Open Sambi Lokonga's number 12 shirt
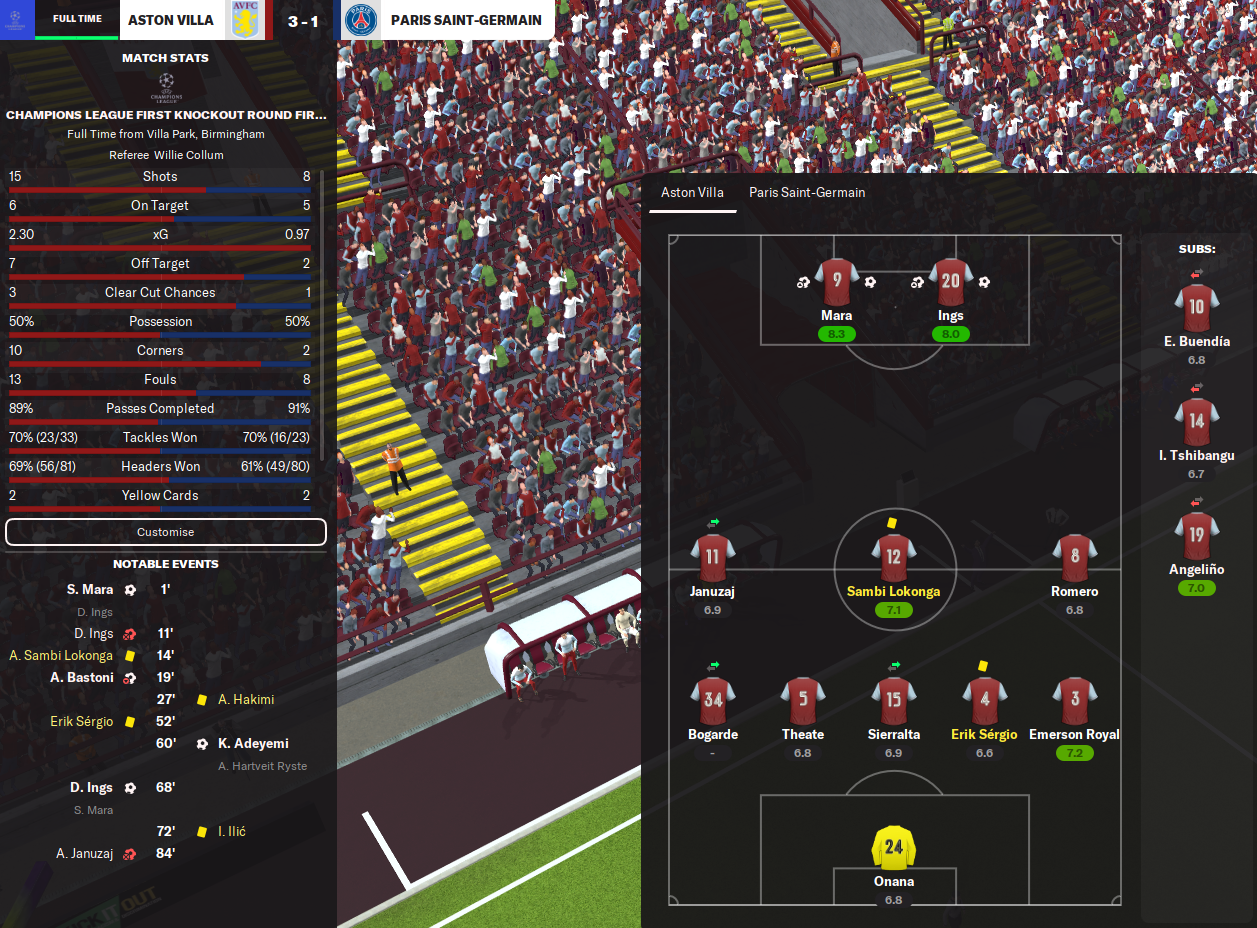 pyautogui.click(x=893, y=557)
